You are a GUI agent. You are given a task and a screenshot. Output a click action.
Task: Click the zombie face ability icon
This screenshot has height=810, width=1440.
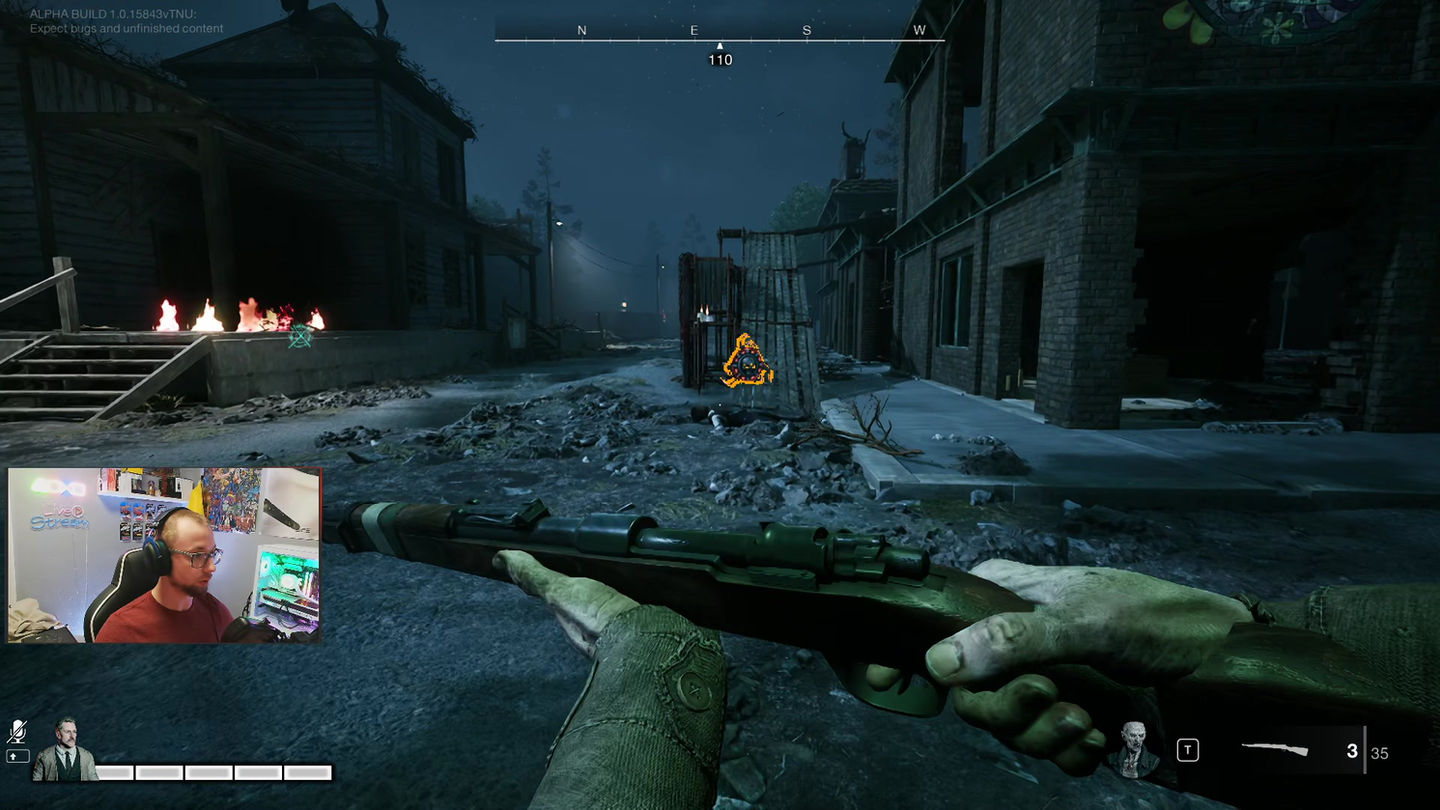(1134, 748)
